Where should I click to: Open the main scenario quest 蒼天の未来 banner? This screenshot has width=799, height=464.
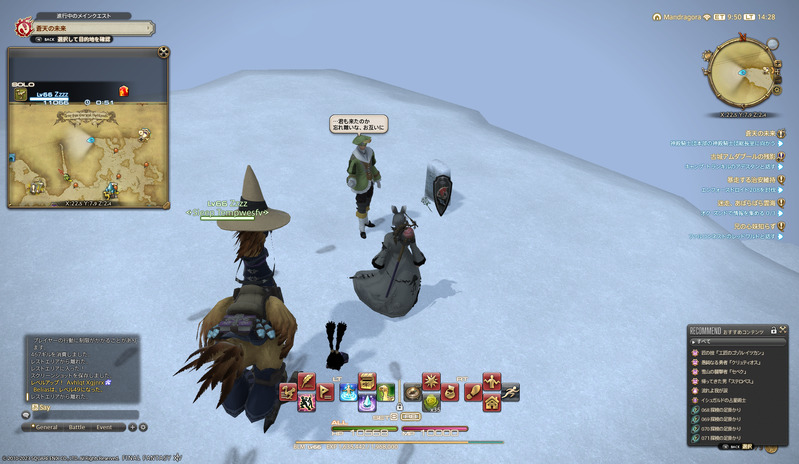[75, 30]
